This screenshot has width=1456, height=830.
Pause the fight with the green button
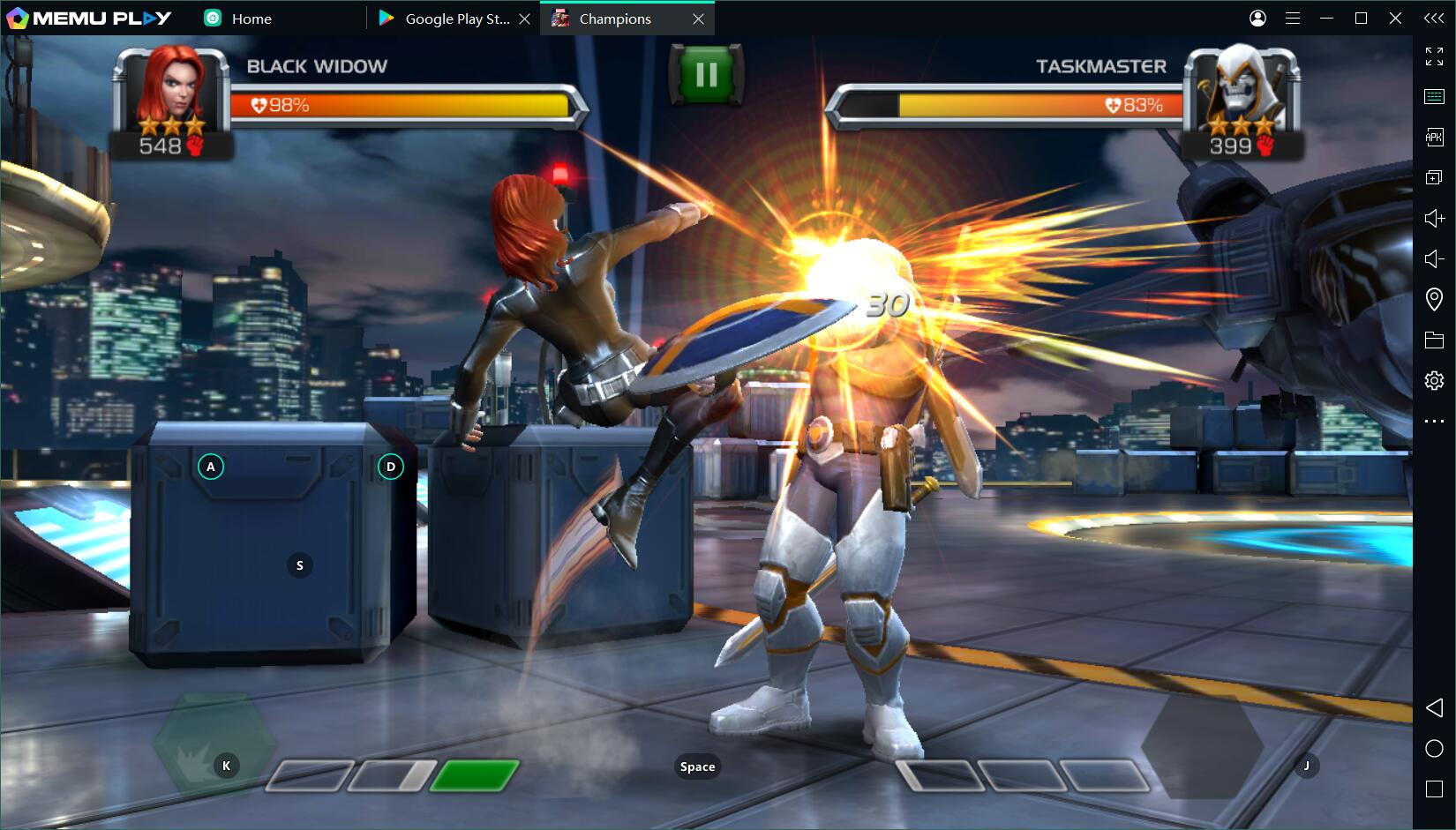click(x=706, y=75)
